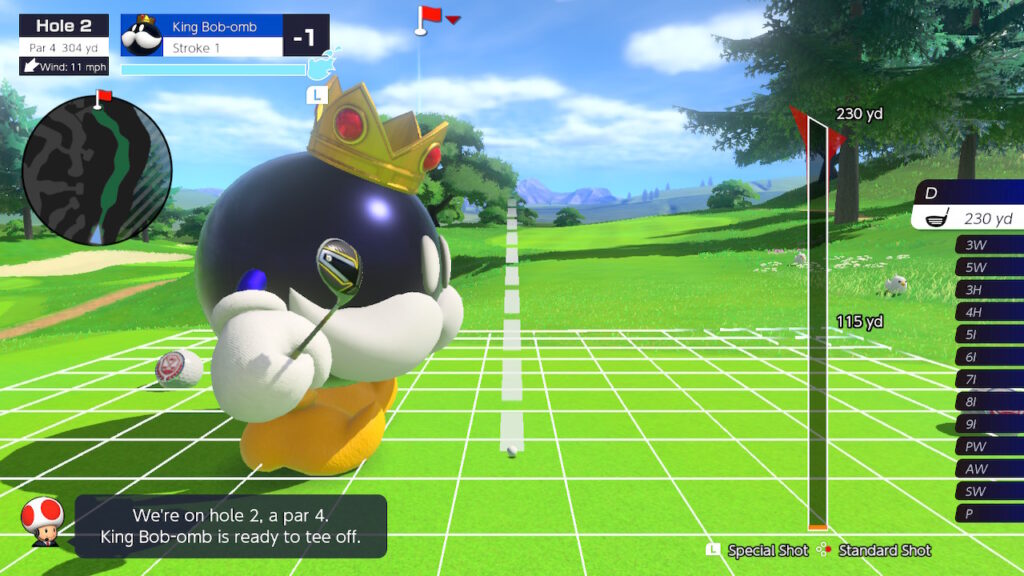Viewport: 1024px width, 576px height.
Task: Choose the AW approach wedge
Action: coord(988,469)
